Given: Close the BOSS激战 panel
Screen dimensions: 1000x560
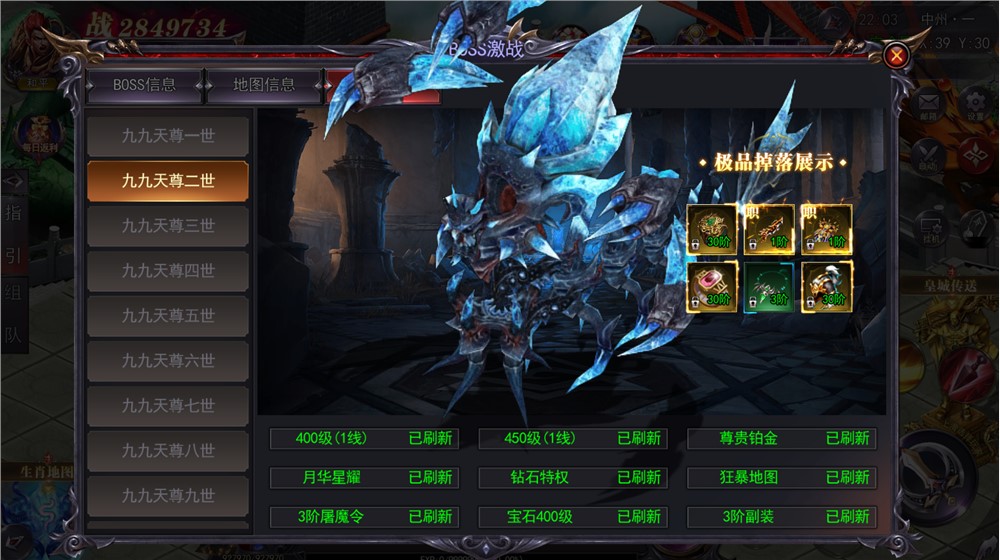Looking at the screenshot, I should [x=897, y=56].
